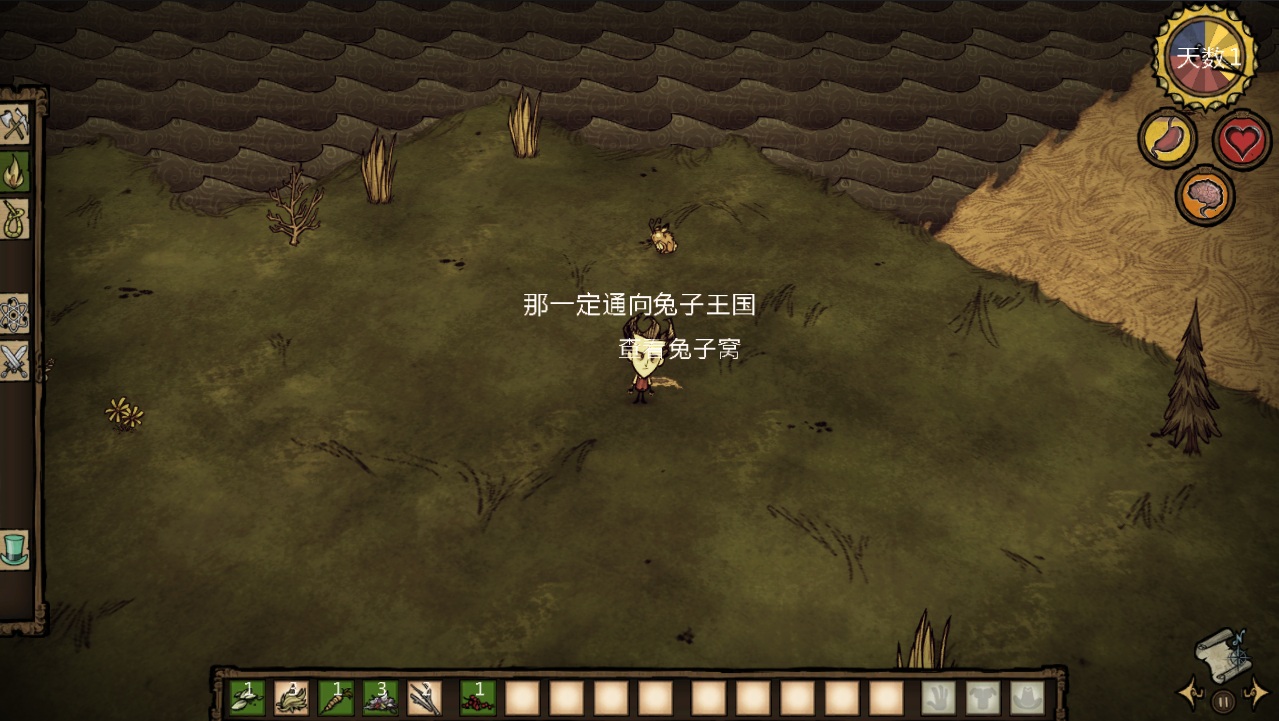Select the seeds inventory slot
The image size is (1279, 721).
coord(248,697)
